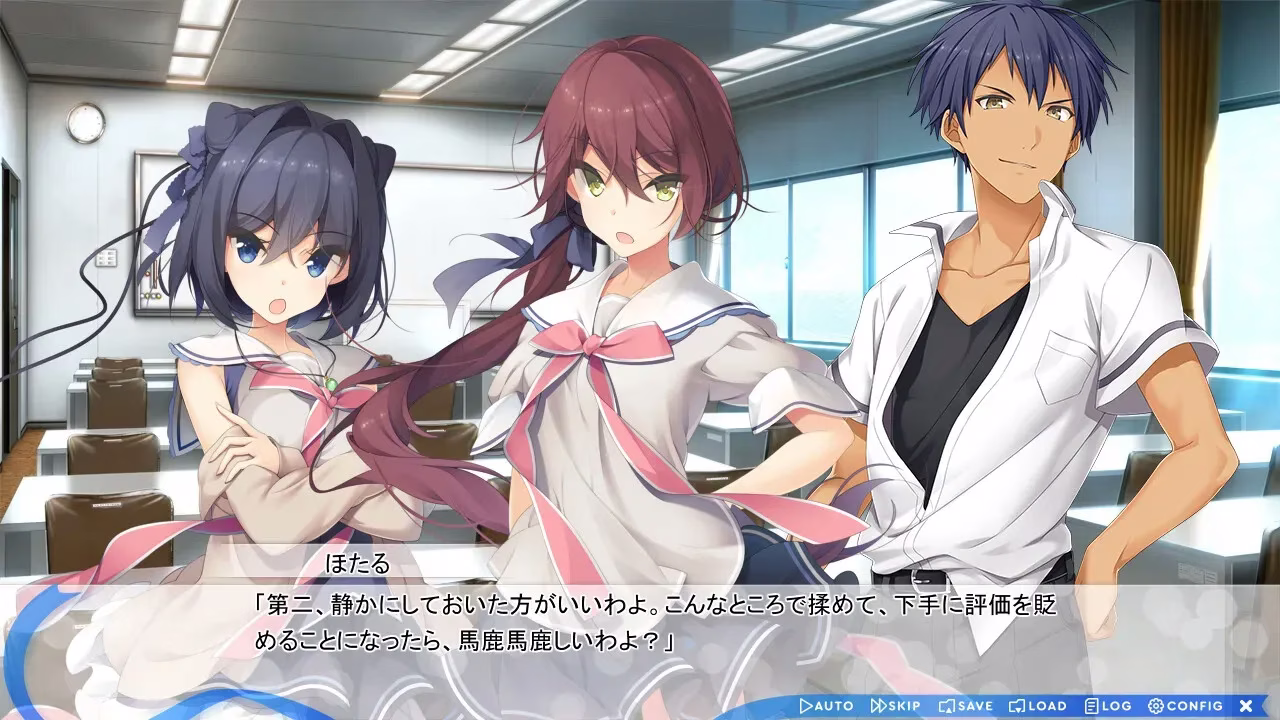Open the CONFIG settings screen

(1185, 706)
